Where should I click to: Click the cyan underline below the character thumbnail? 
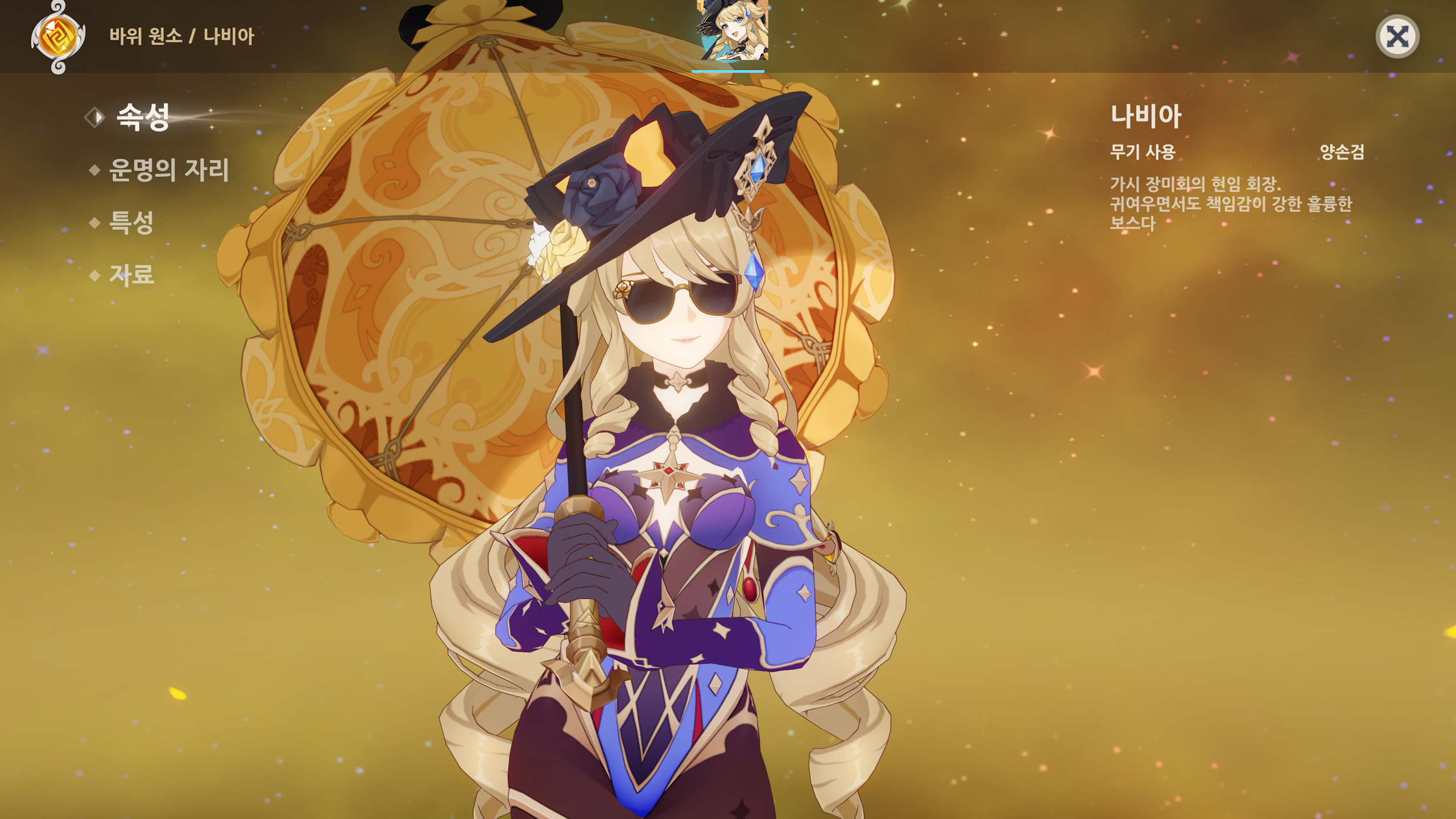tap(728, 70)
